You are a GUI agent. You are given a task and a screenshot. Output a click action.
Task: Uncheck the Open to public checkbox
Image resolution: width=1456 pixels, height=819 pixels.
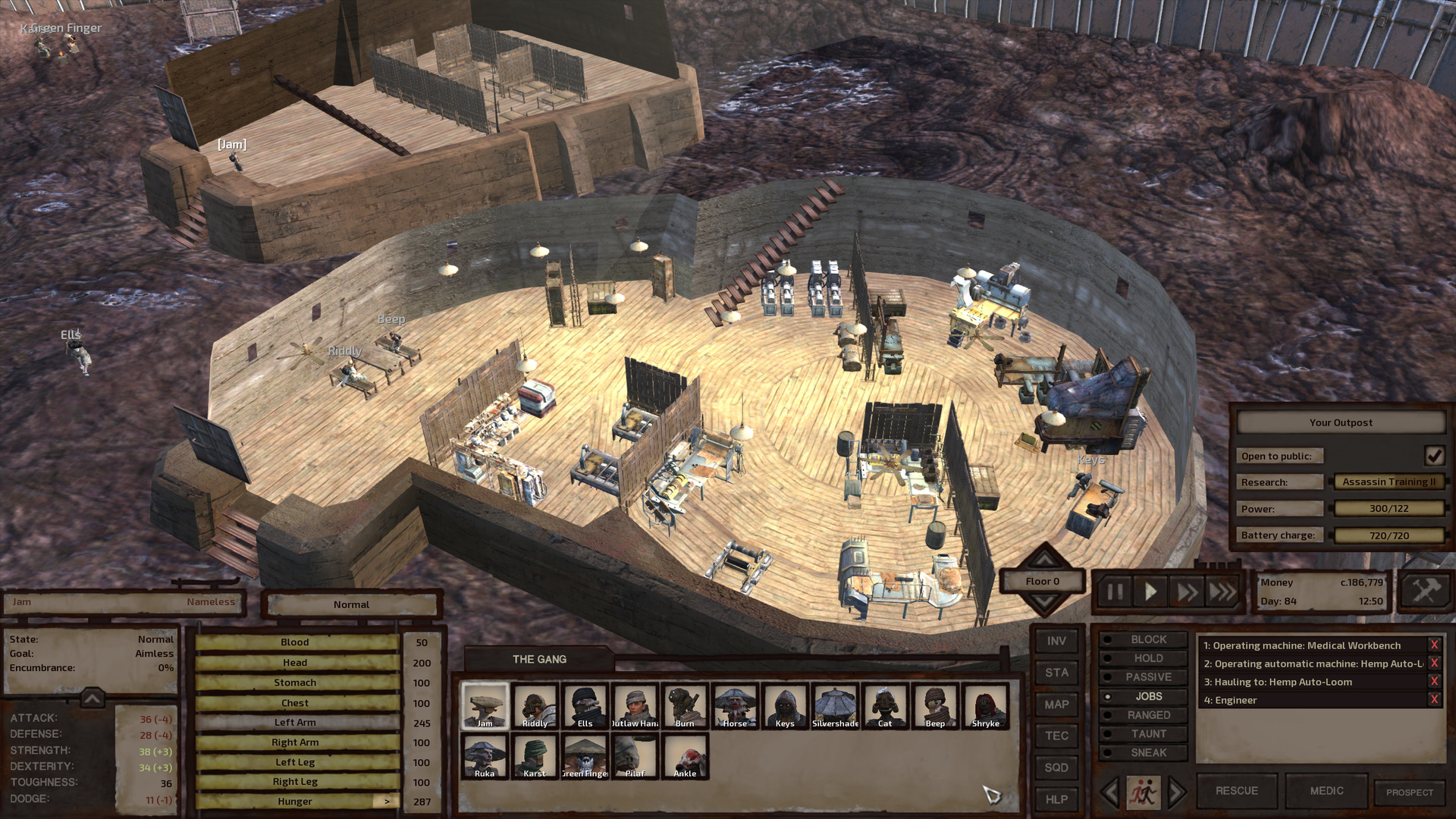pyautogui.click(x=1433, y=456)
